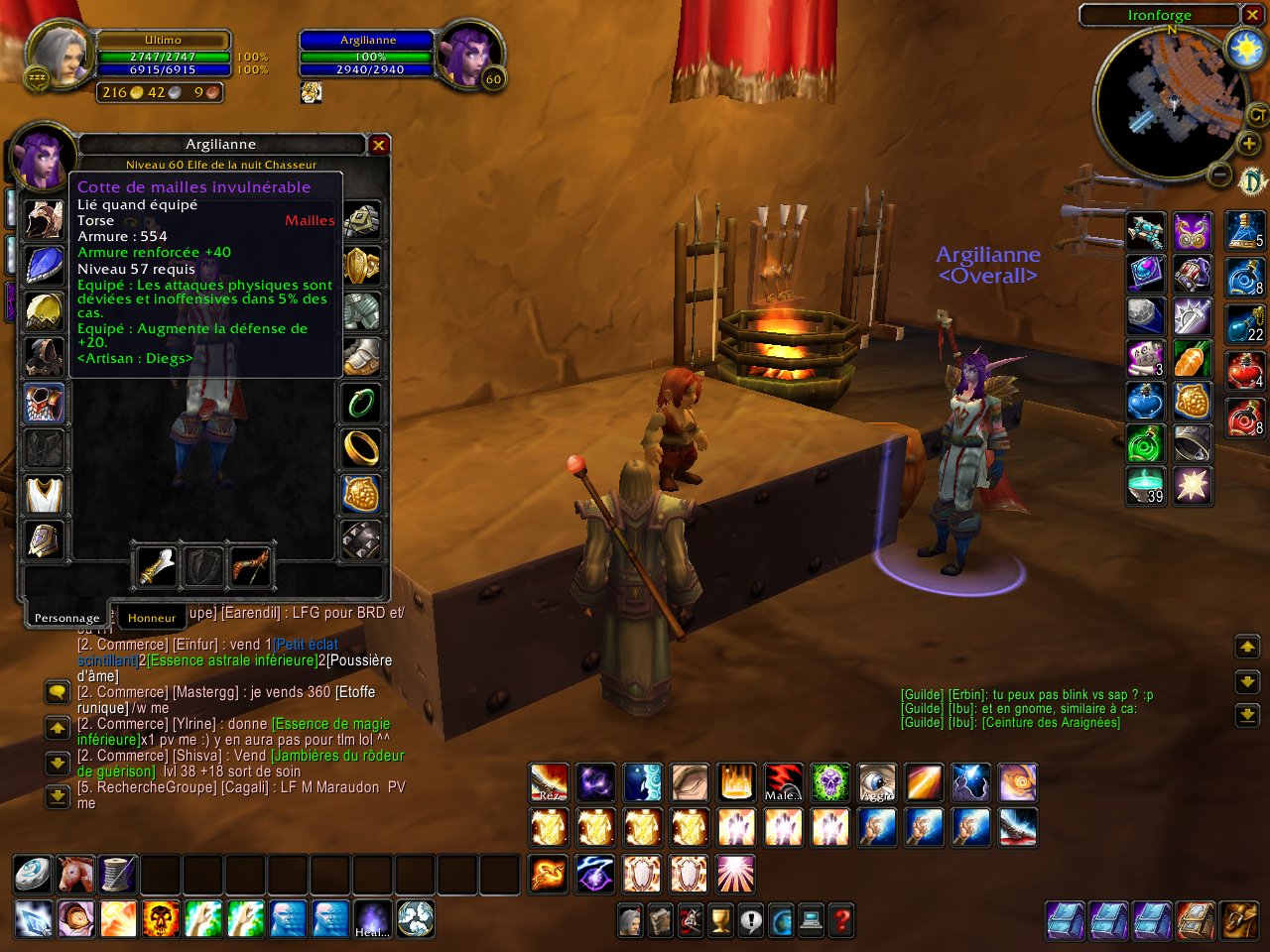Image resolution: width=1270 pixels, height=952 pixels.
Task: Cast the green skull spell
Action: [x=829, y=782]
